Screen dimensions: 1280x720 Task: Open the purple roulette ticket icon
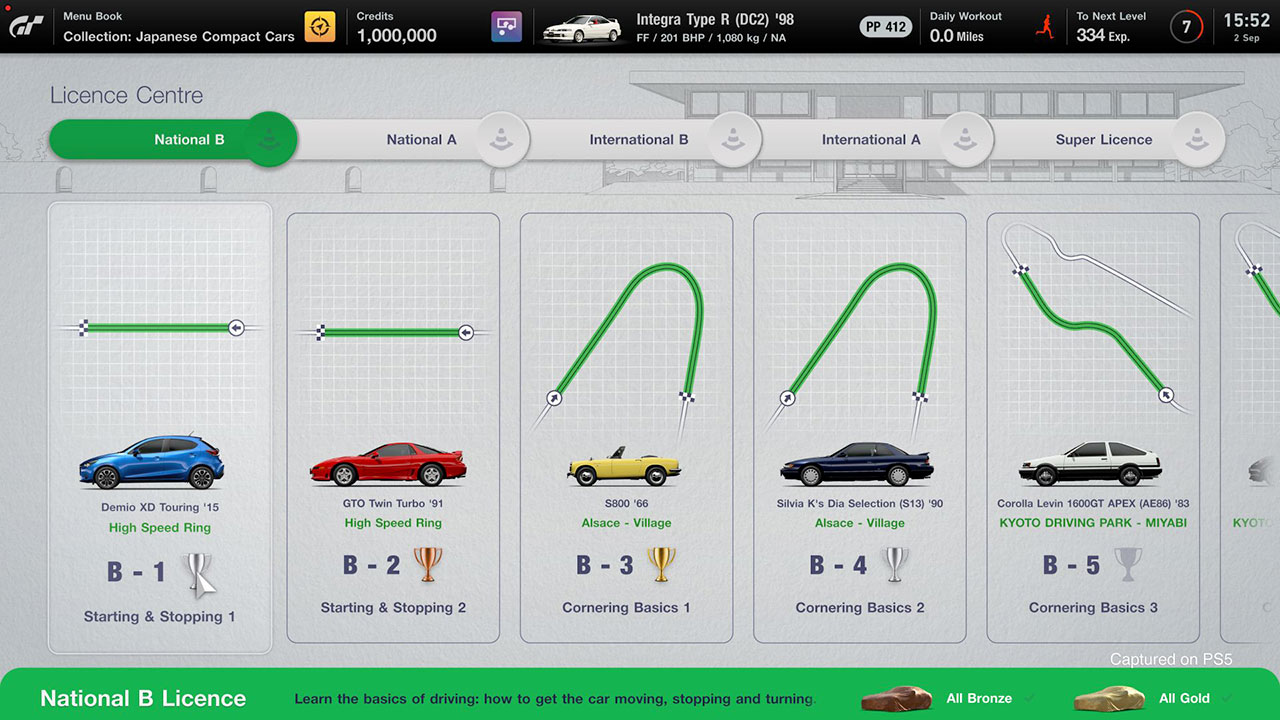click(507, 27)
